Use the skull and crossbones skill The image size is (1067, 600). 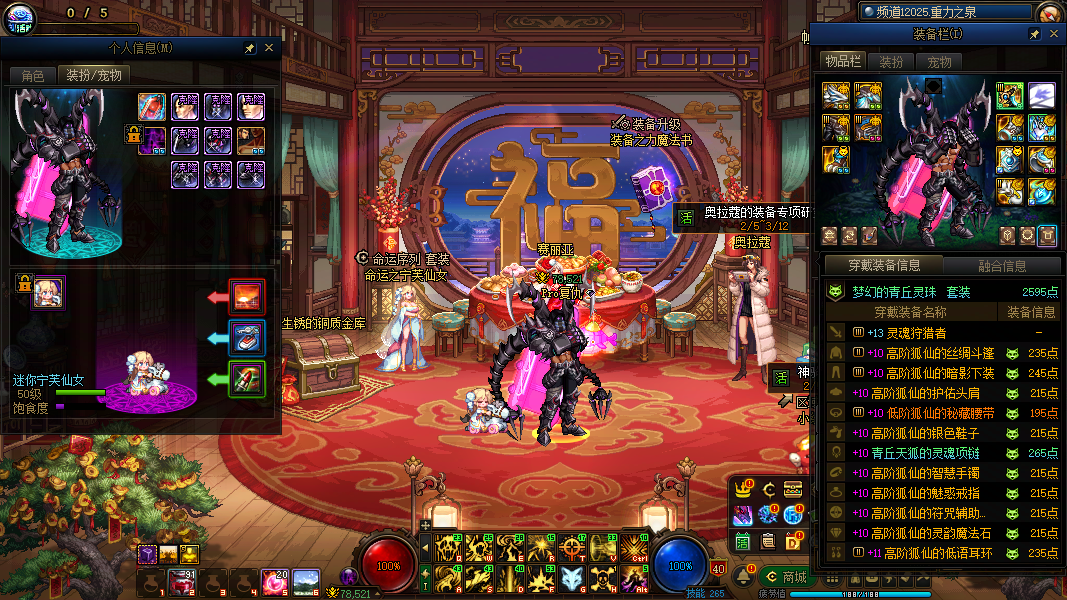click(x=602, y=578)
